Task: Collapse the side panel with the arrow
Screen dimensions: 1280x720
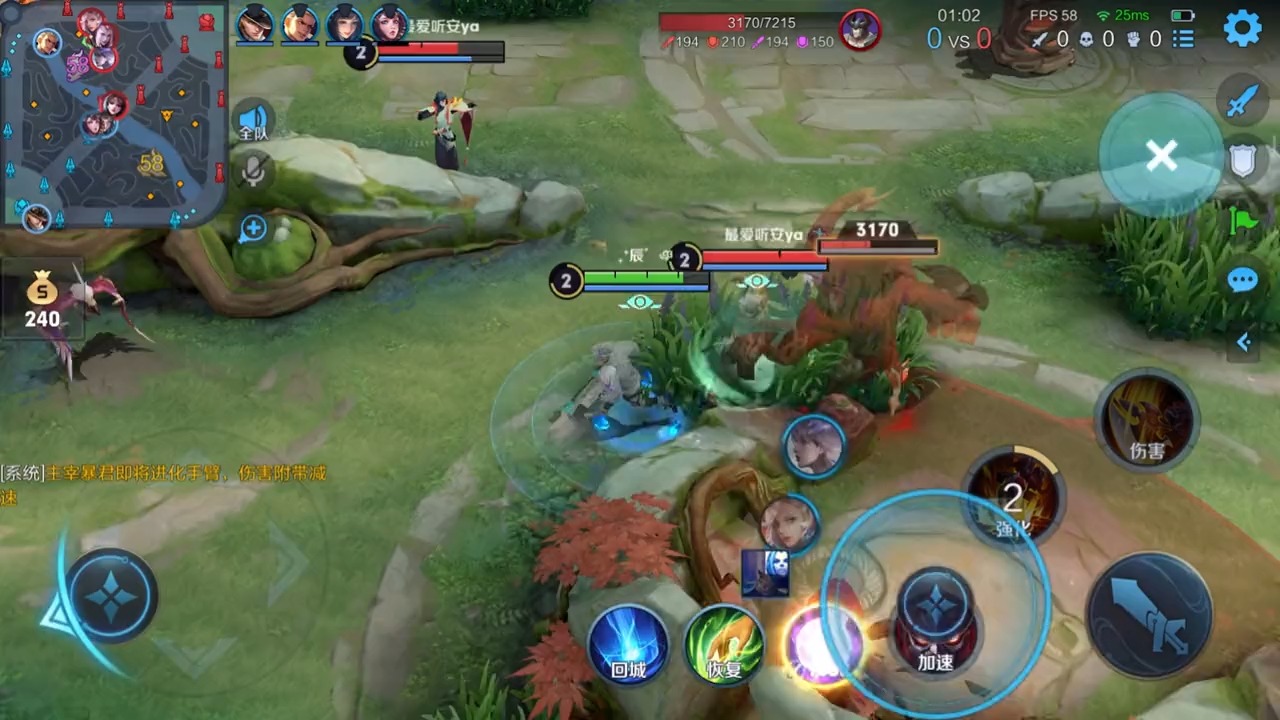Action: pyautogui.click(x=1243, y=343)
